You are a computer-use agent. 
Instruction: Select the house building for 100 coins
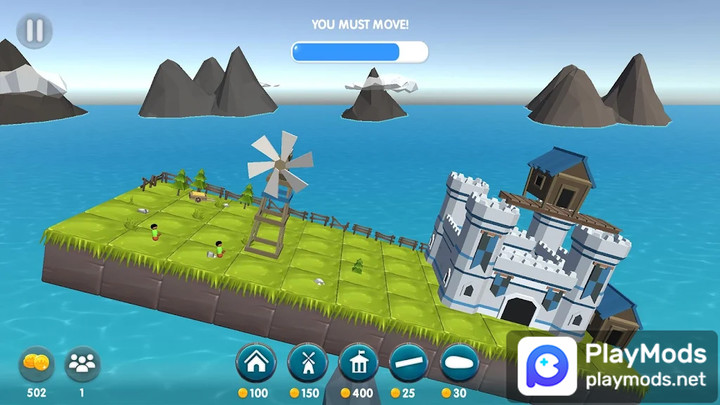click(x=256, y=363)
